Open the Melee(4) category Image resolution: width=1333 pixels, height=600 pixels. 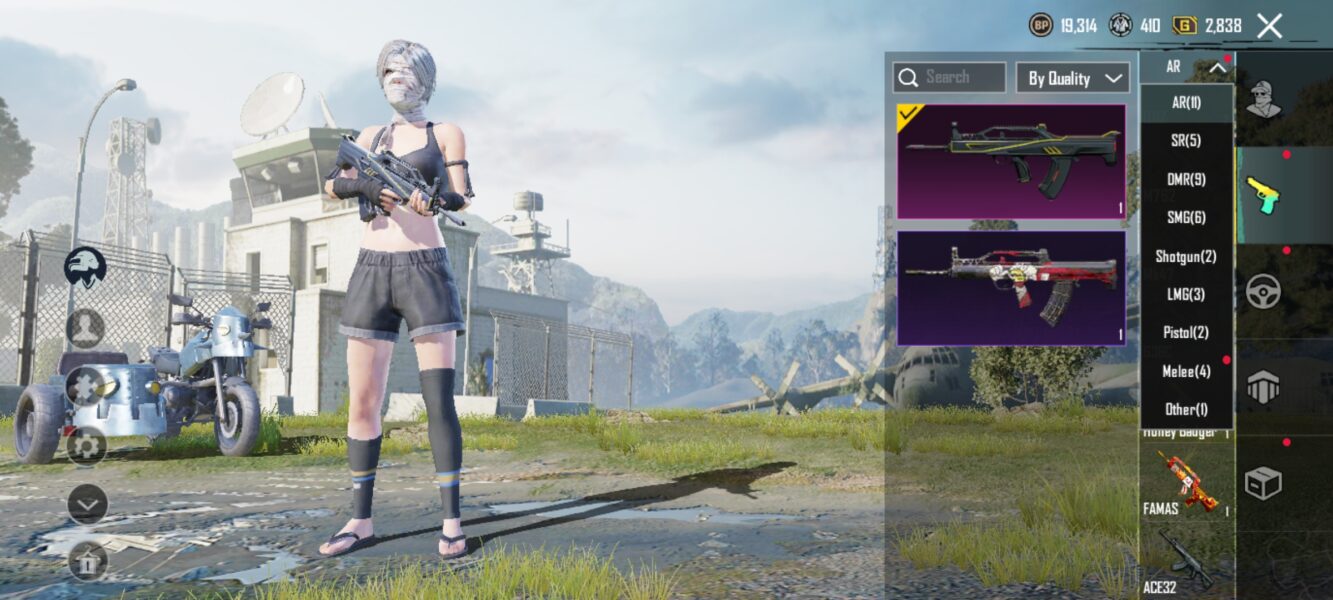(x=1186, y=371)
